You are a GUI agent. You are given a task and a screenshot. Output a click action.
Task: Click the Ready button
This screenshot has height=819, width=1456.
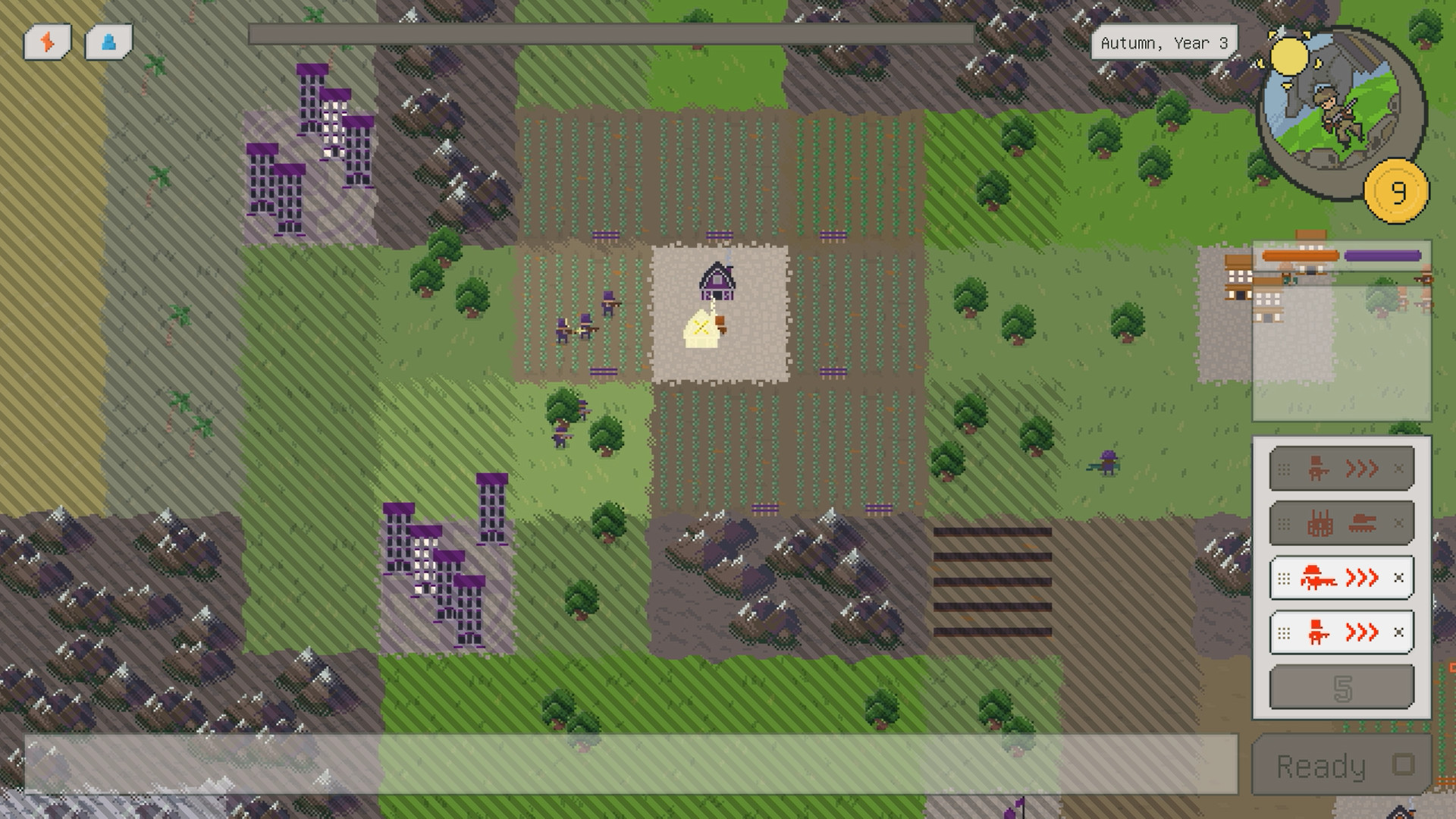pos(1335,766)
